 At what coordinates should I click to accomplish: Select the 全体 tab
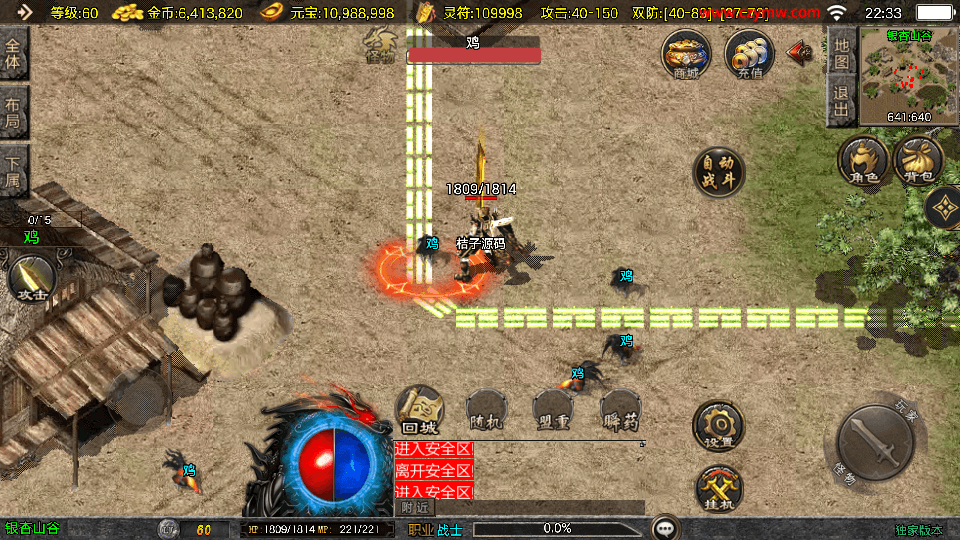tap(13, 53)
